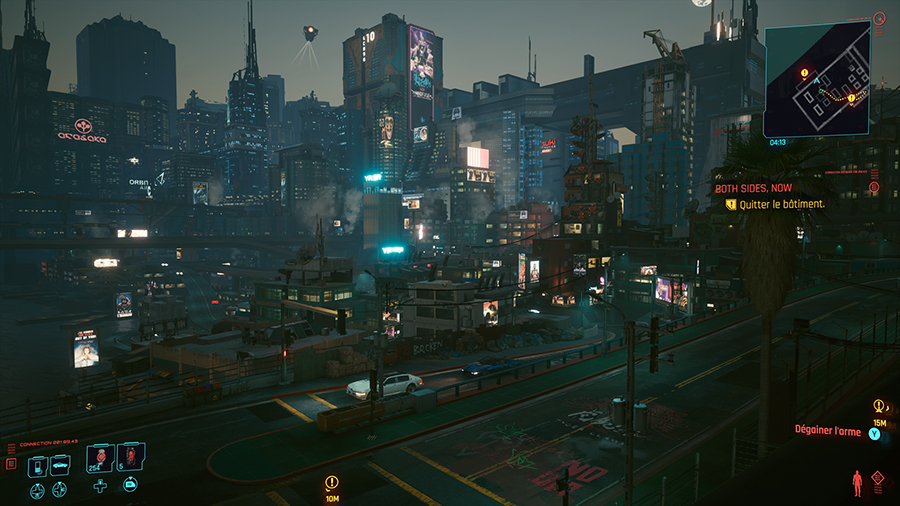
Task: Click the 10M yellow quest waypoint marker
Action: [332, 482]
